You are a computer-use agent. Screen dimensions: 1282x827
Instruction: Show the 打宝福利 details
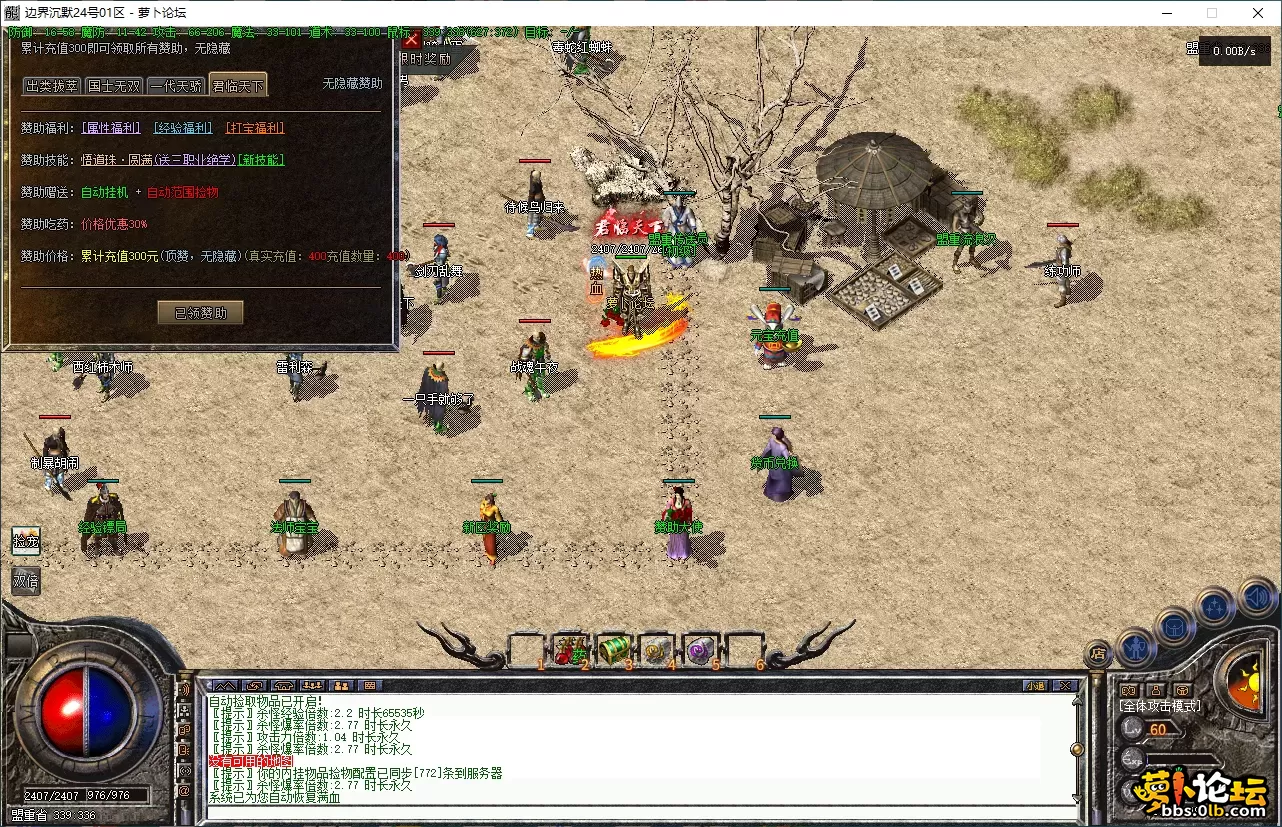point(255,128)
